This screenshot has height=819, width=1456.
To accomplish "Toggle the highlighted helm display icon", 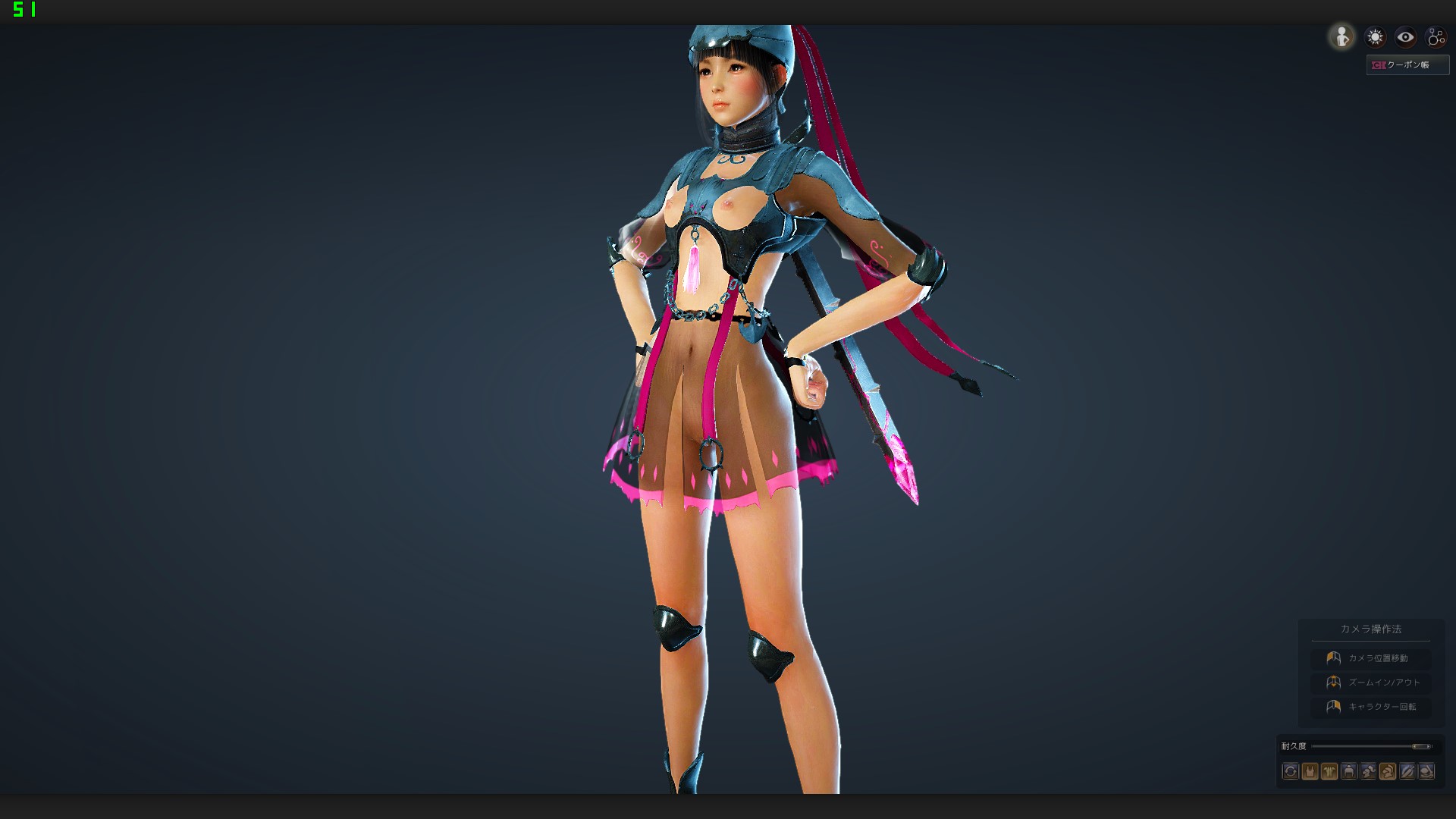I will [x=1386, y=771].
